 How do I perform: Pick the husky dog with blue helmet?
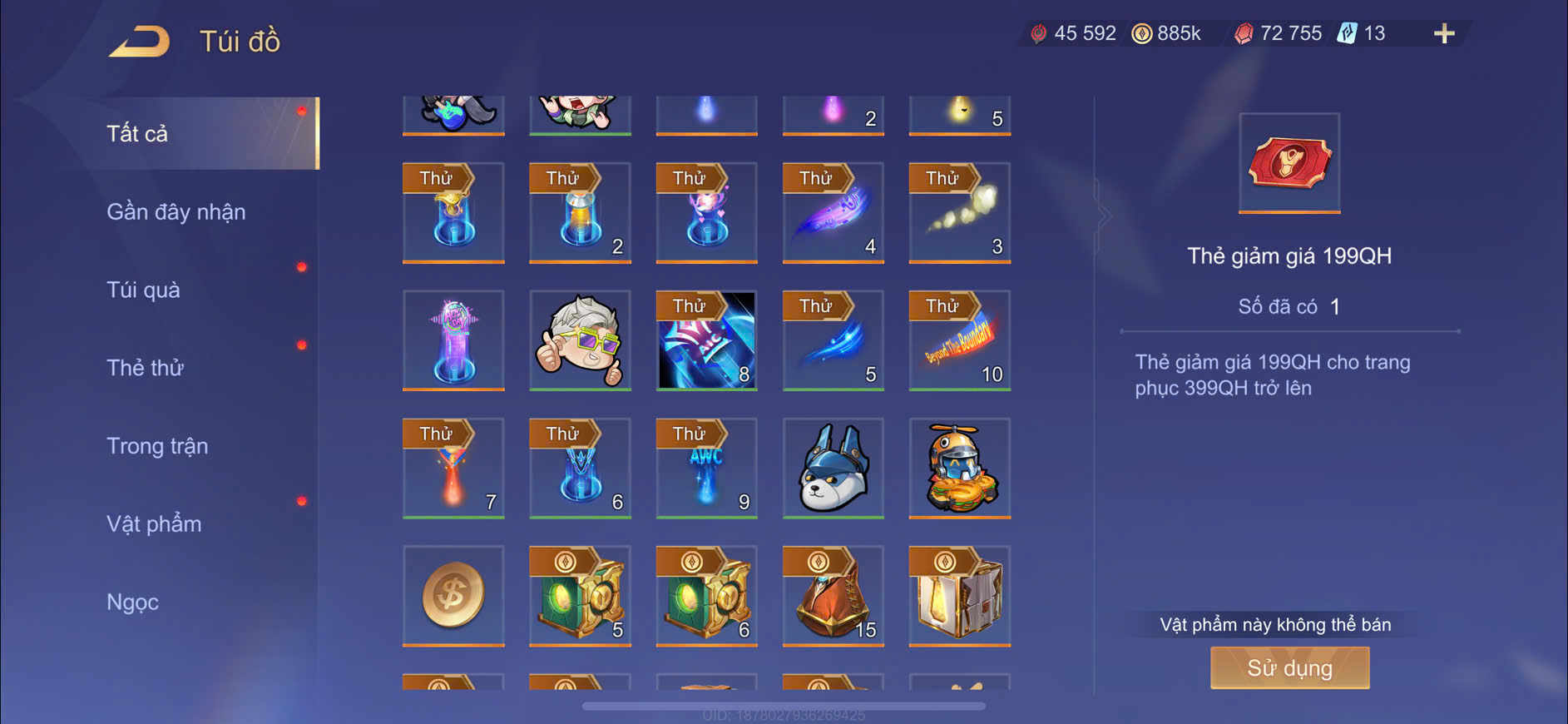pos(833,469)
